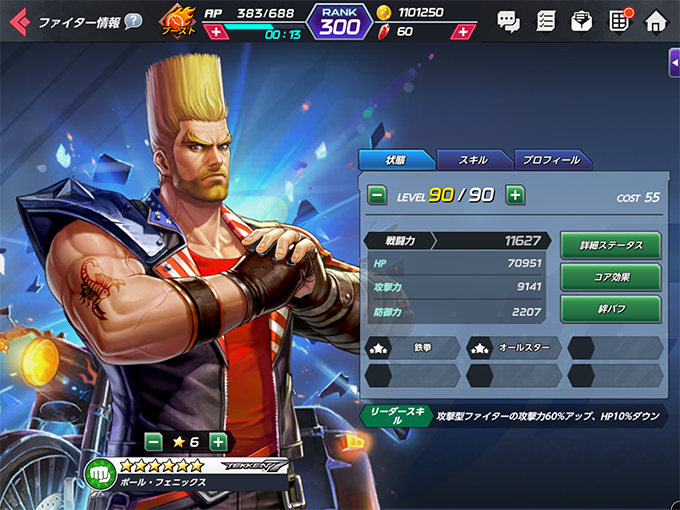This screenshot has width=680, height=510.
Task: View 絆バフ bond buffs
Action: (x=609, y=309)
